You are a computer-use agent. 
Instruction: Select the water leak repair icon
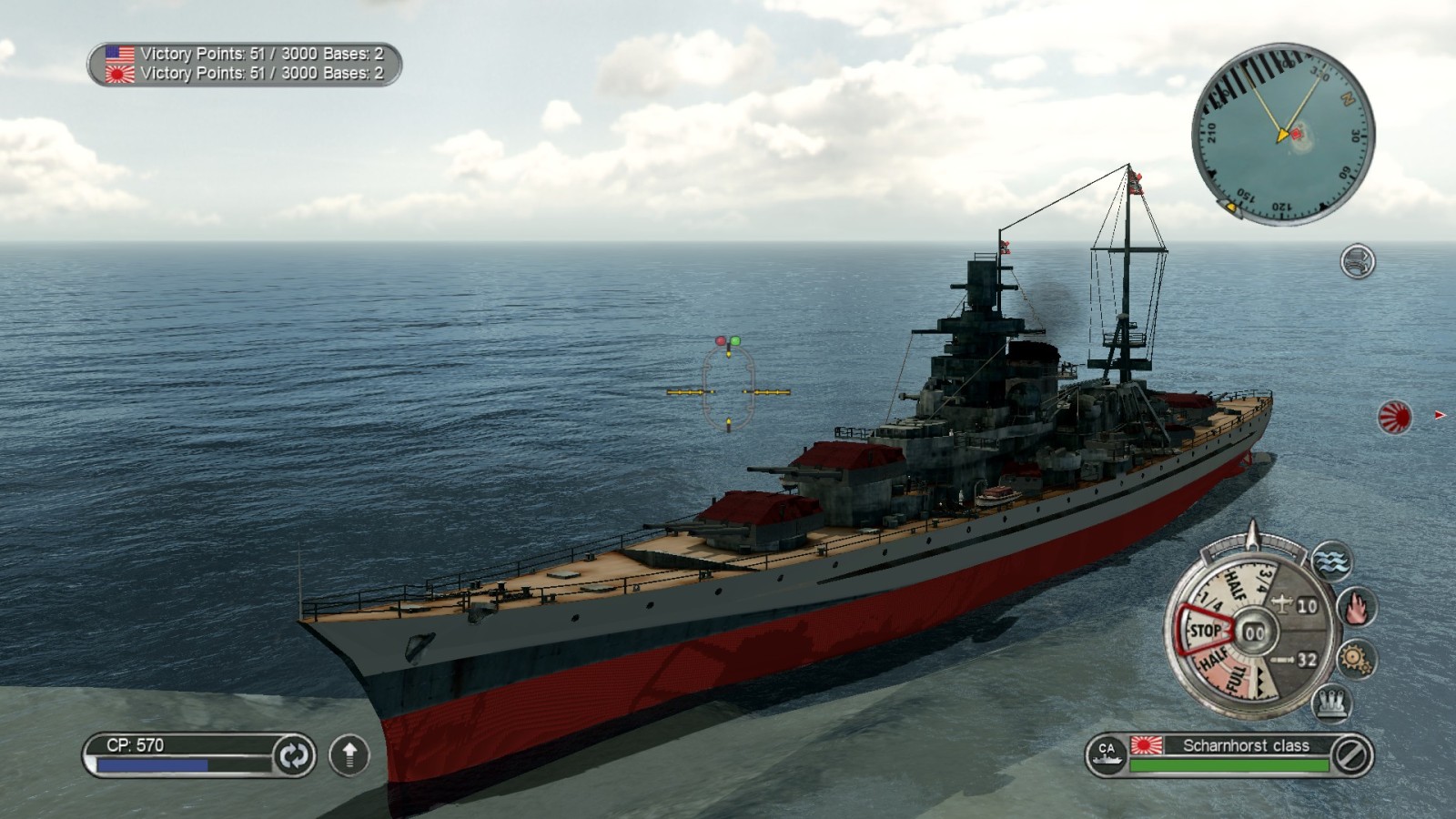[x=1331, y=561]
